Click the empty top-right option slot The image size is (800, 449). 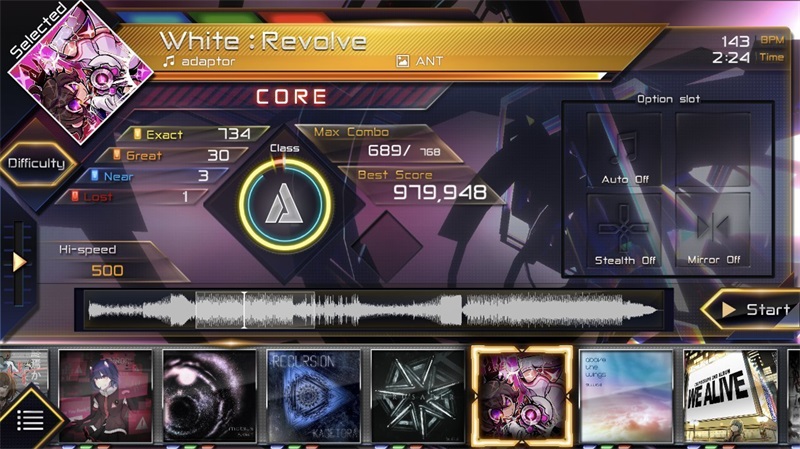pyautogui.click(x=713, y=151)
